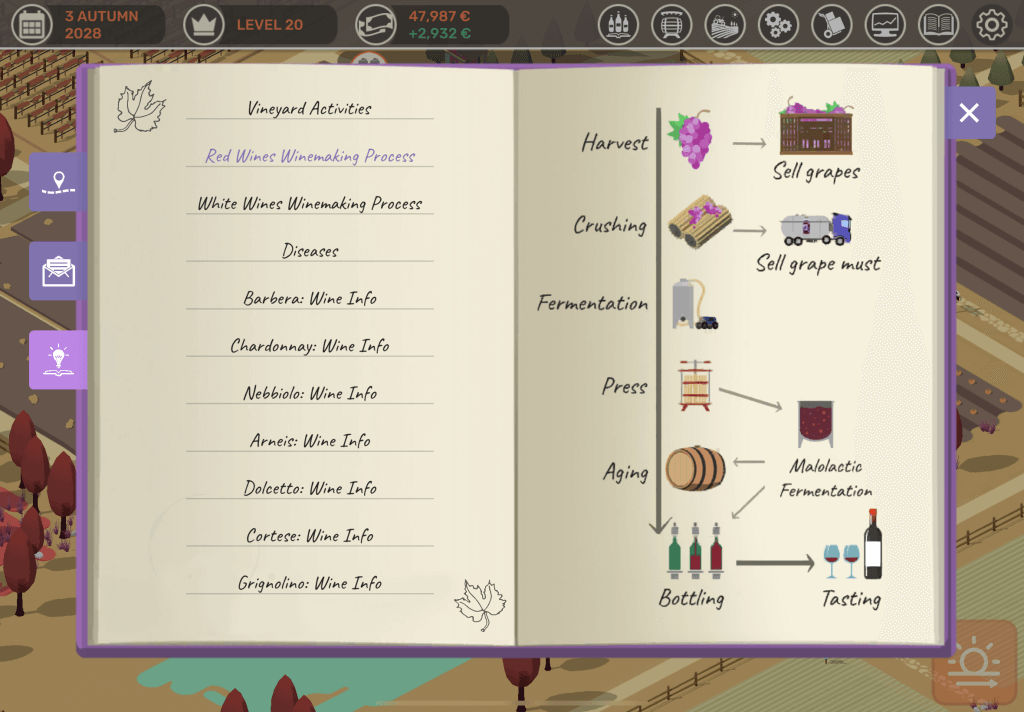Select Arneis: Wine Info entry
The width and height of the screenshot is (1024, 712).
pos(309,441)
